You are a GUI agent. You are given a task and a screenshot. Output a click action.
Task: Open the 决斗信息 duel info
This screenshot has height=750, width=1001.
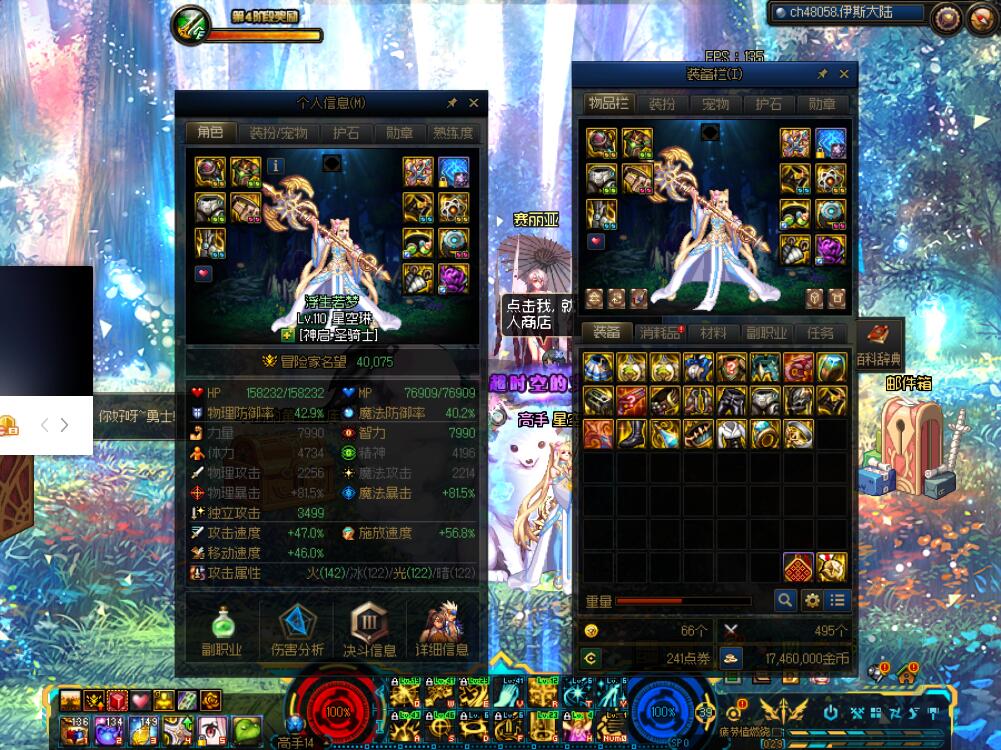(x=369, y=630)
